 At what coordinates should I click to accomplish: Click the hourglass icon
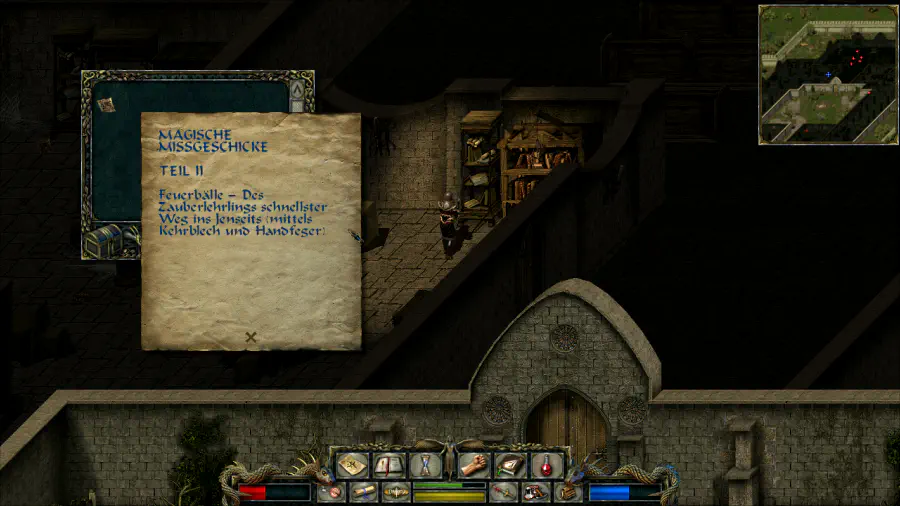click(425, 464)
